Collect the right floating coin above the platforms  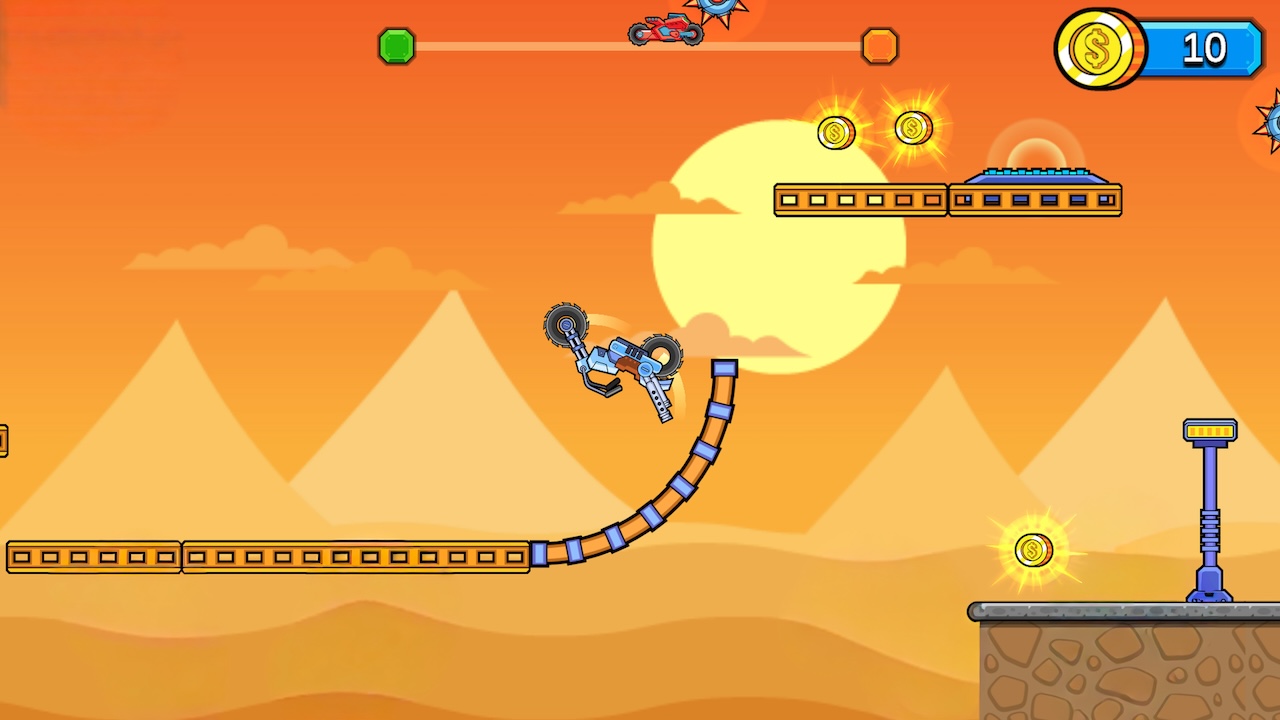click(912, 127)
